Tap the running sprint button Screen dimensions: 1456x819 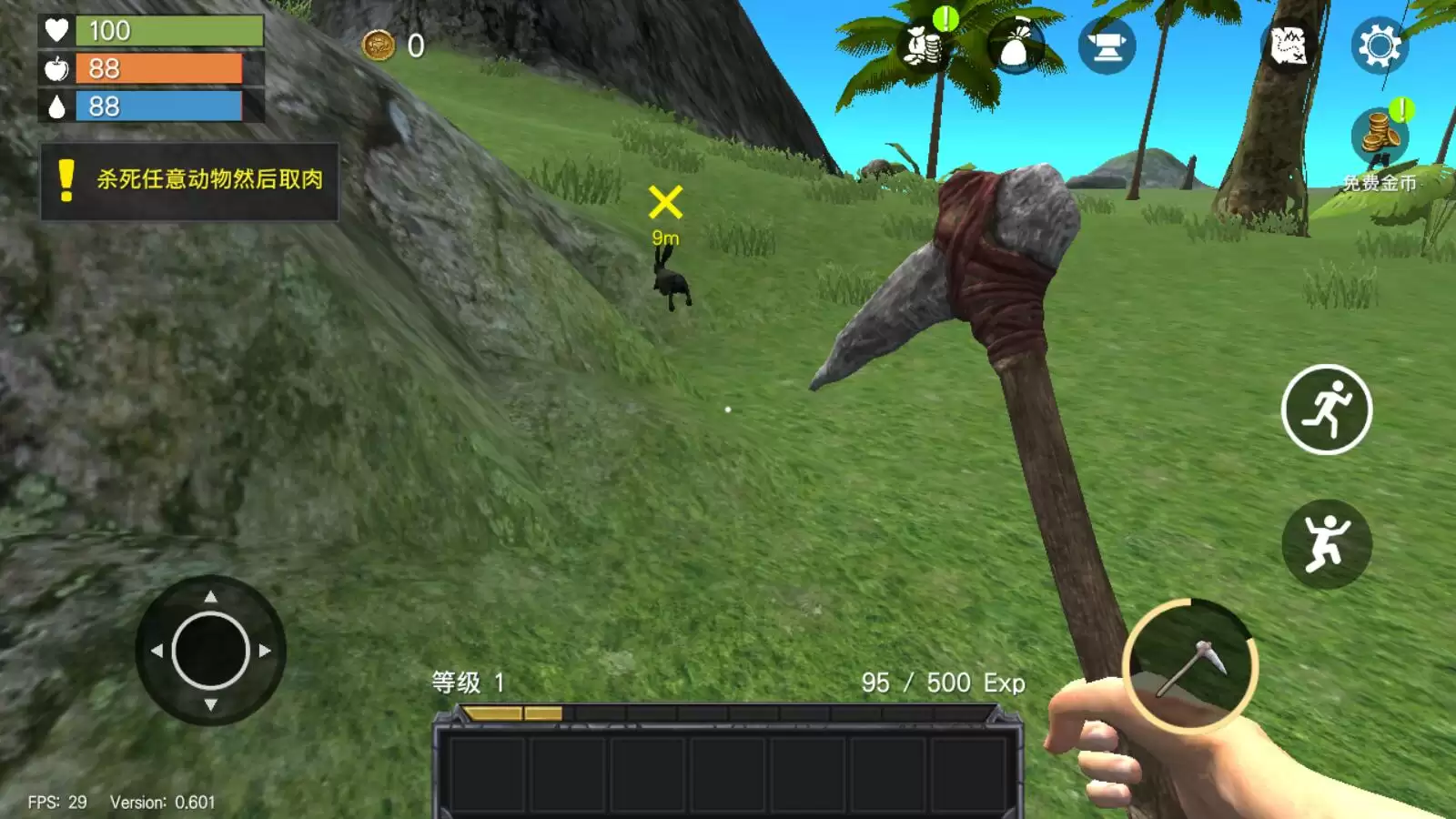pyautogui.click(x=1327, y=409)
